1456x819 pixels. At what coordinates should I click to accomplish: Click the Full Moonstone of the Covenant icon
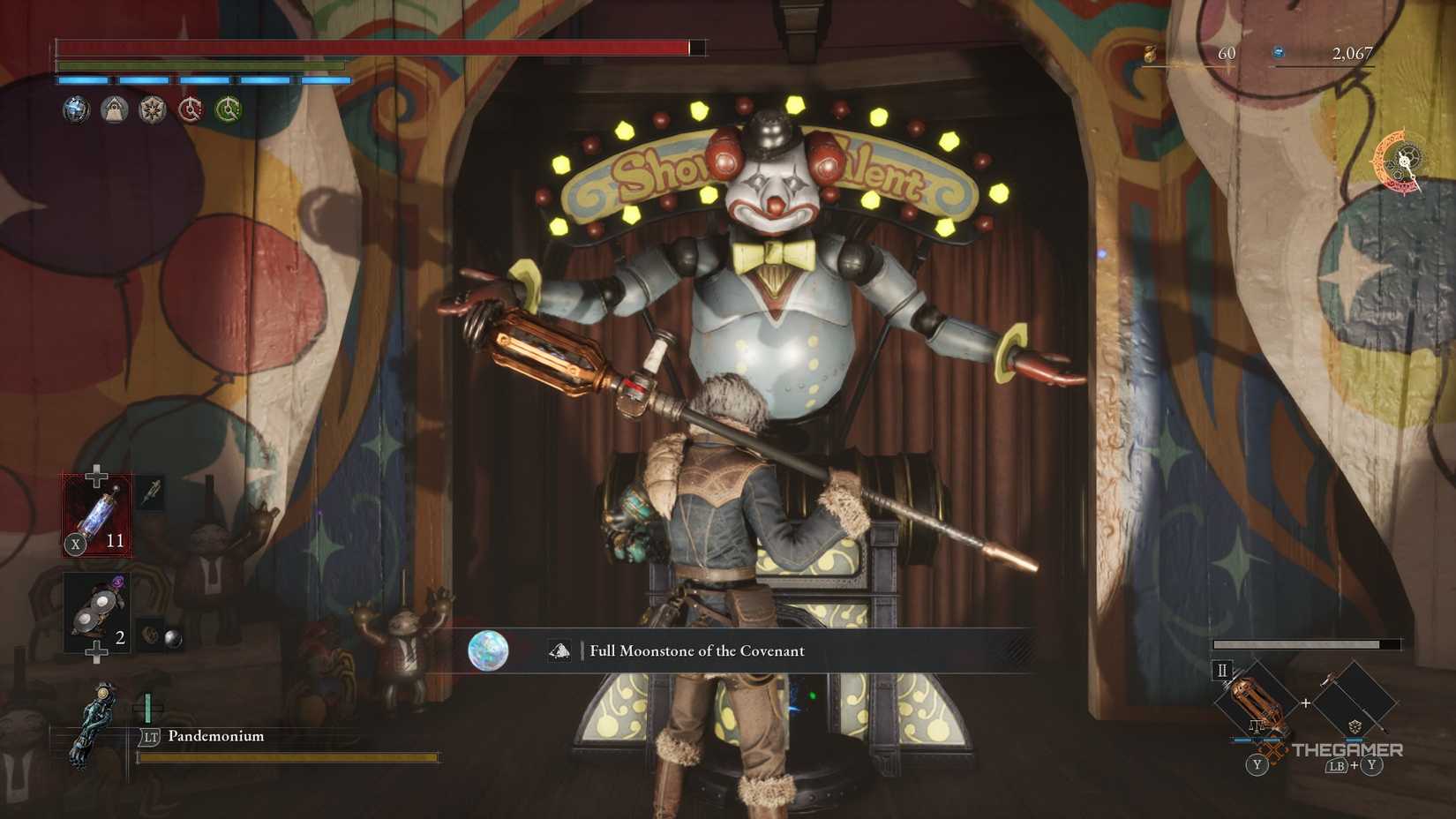click(488, 651)
